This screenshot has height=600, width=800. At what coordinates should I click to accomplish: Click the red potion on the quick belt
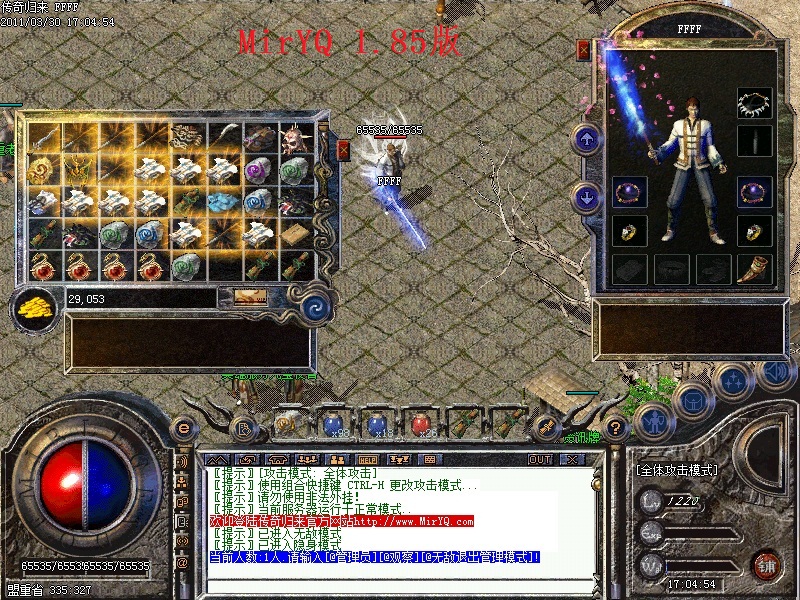421,424
